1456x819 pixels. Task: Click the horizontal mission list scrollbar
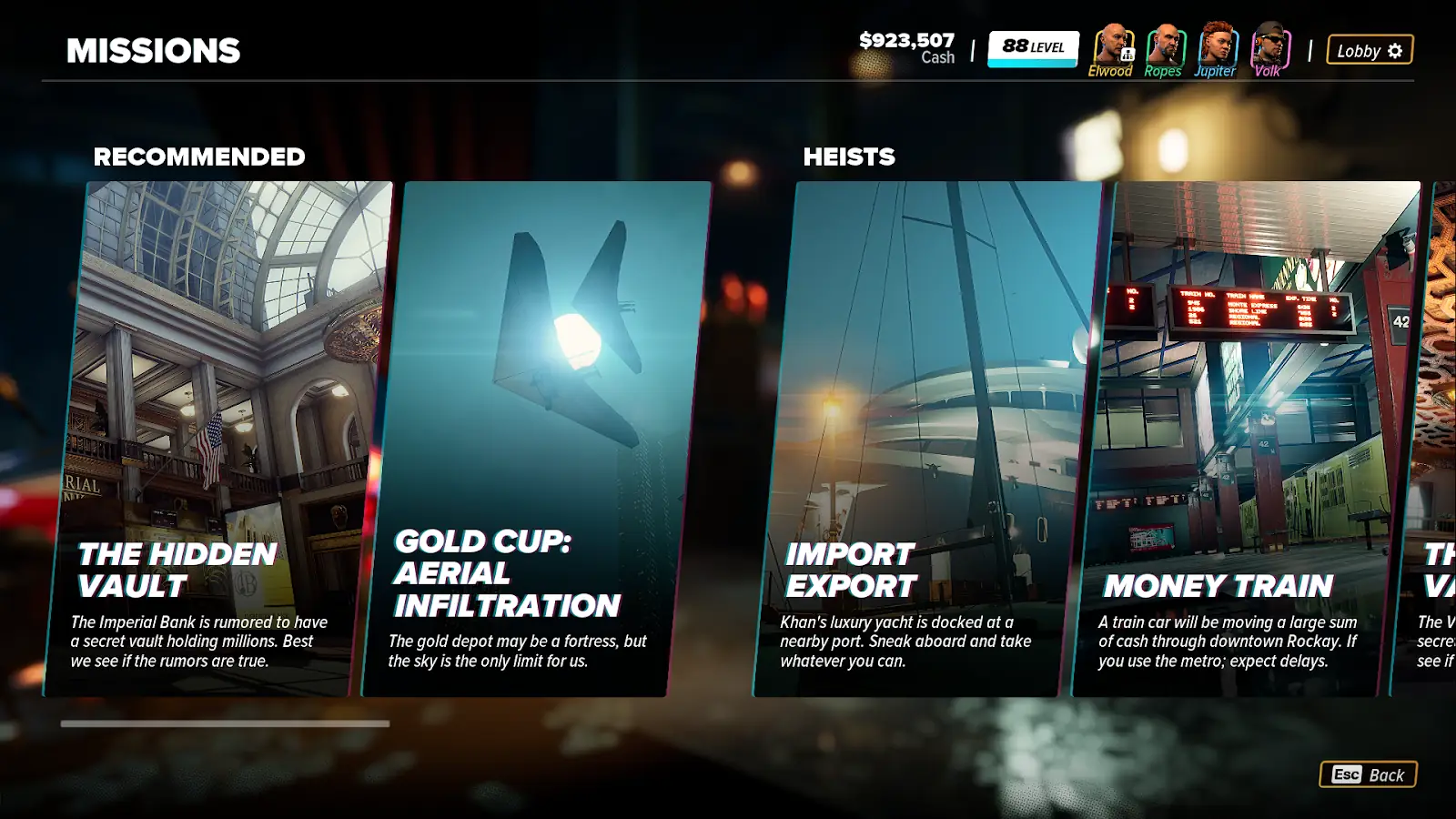225,723
